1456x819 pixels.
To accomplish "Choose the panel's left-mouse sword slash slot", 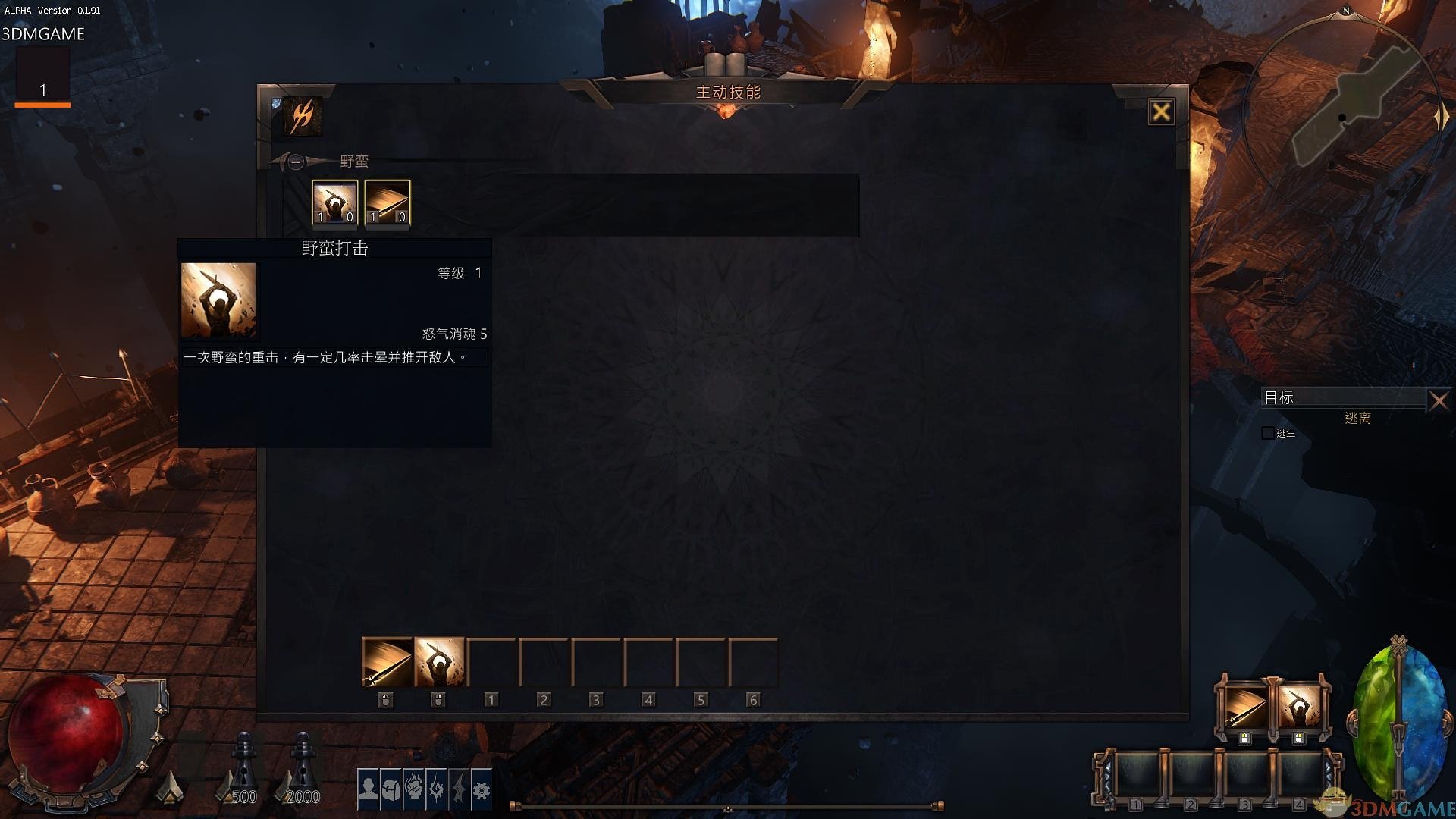I will coord(387,662).
